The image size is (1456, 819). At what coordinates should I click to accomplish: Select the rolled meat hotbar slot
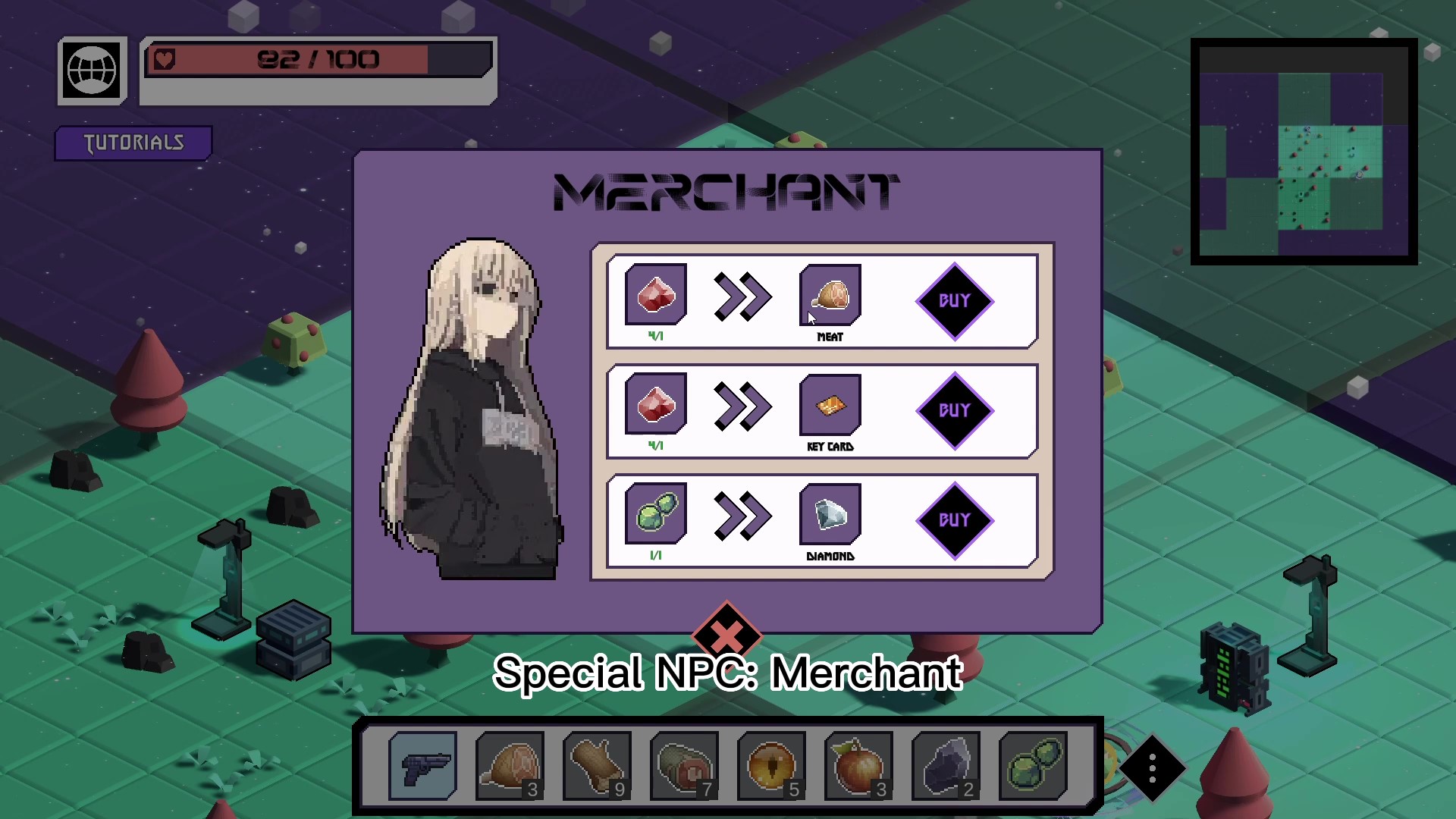[684, 766]
